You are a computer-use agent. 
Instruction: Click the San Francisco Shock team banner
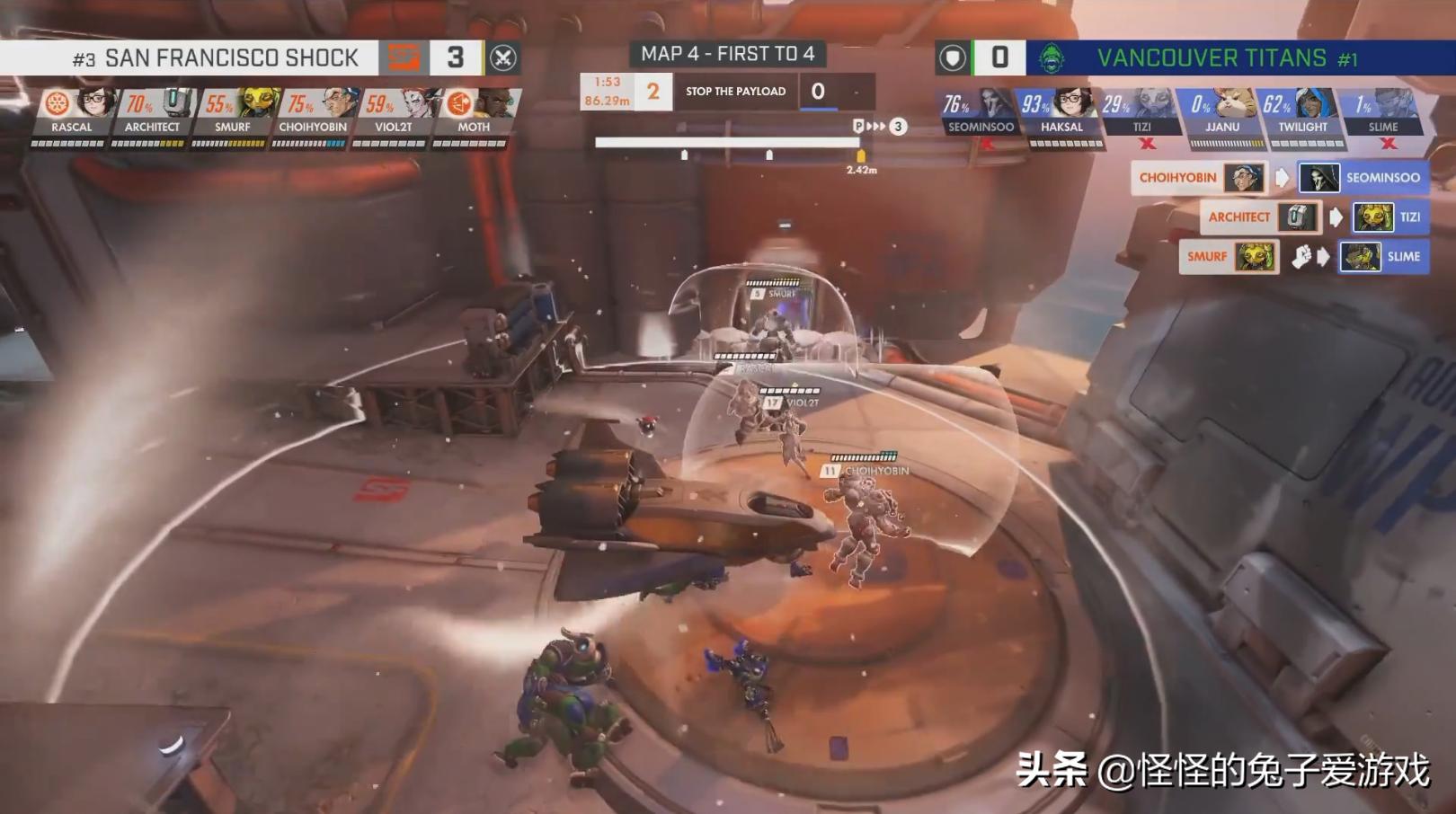tap(216, 58)
